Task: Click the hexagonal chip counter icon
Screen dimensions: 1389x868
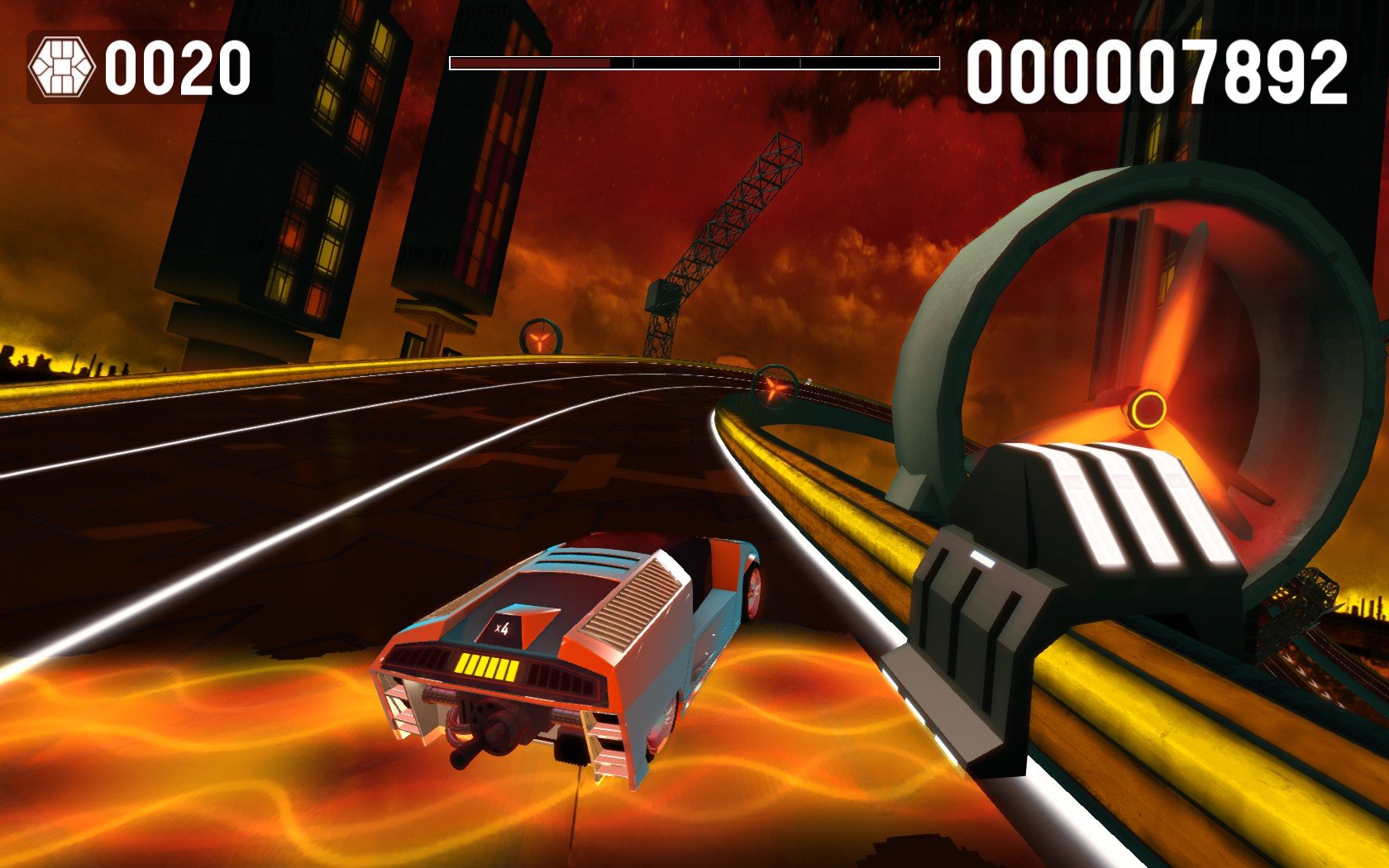Action: tap(62, 64)
